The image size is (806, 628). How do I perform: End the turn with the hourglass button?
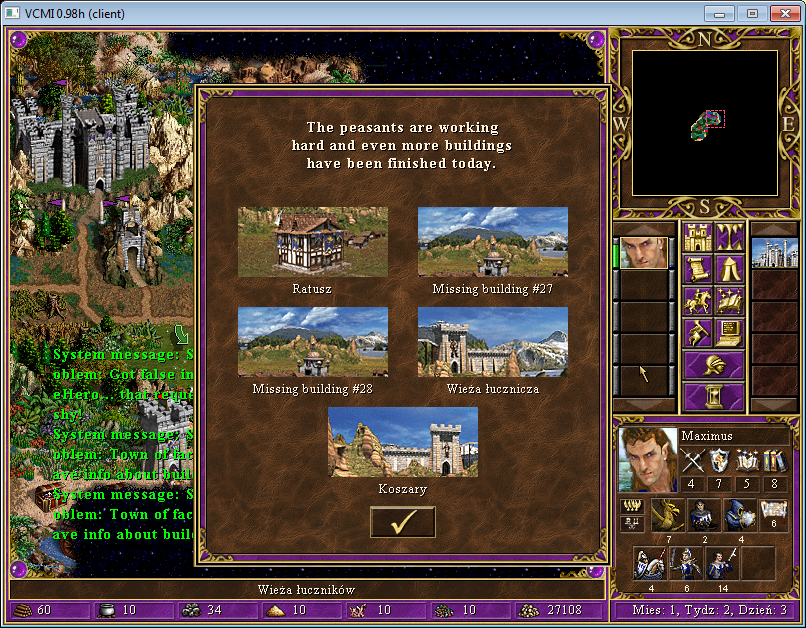(x=713, y=396)
